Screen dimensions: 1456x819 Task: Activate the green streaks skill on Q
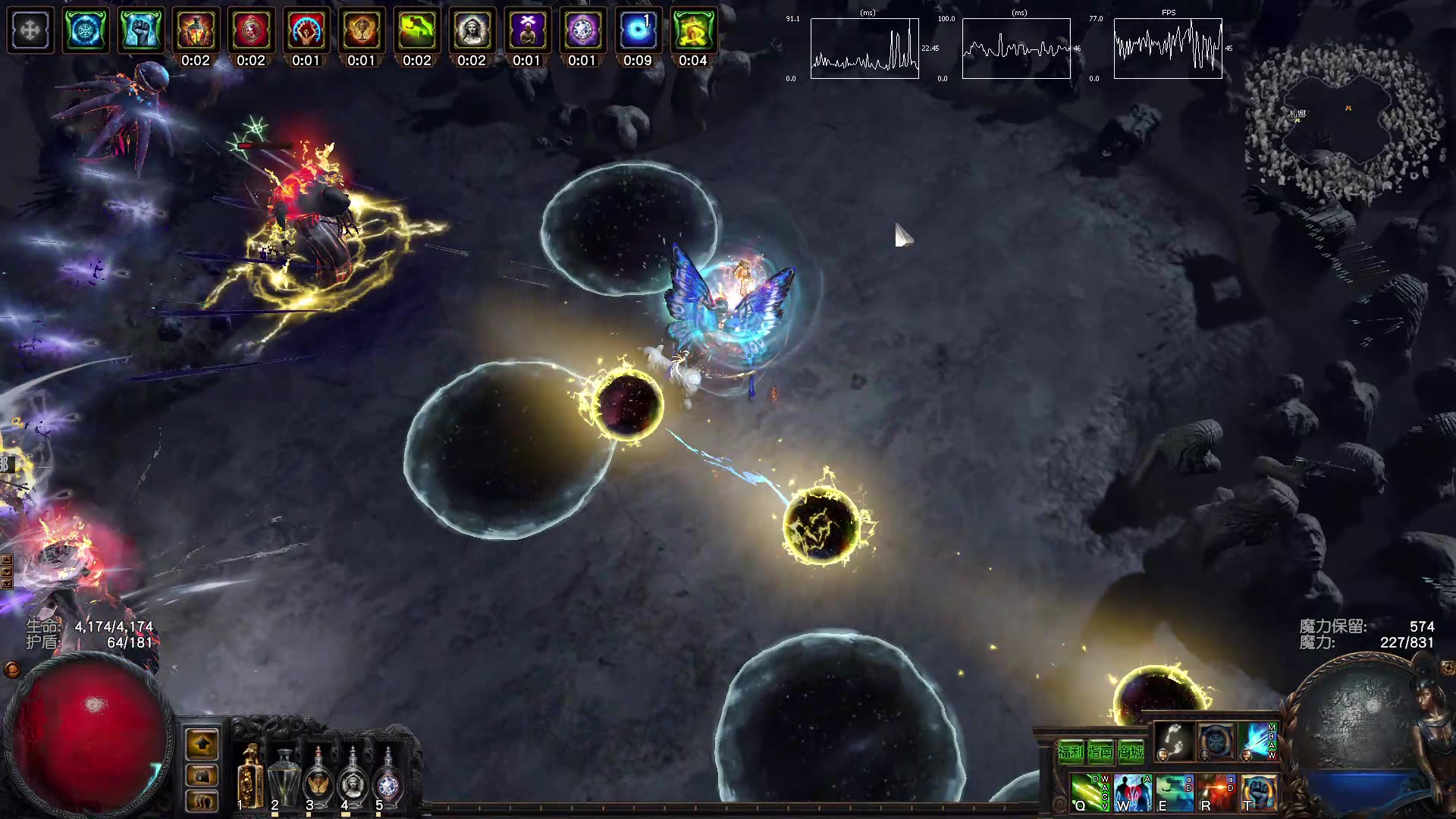(1088, 792)
